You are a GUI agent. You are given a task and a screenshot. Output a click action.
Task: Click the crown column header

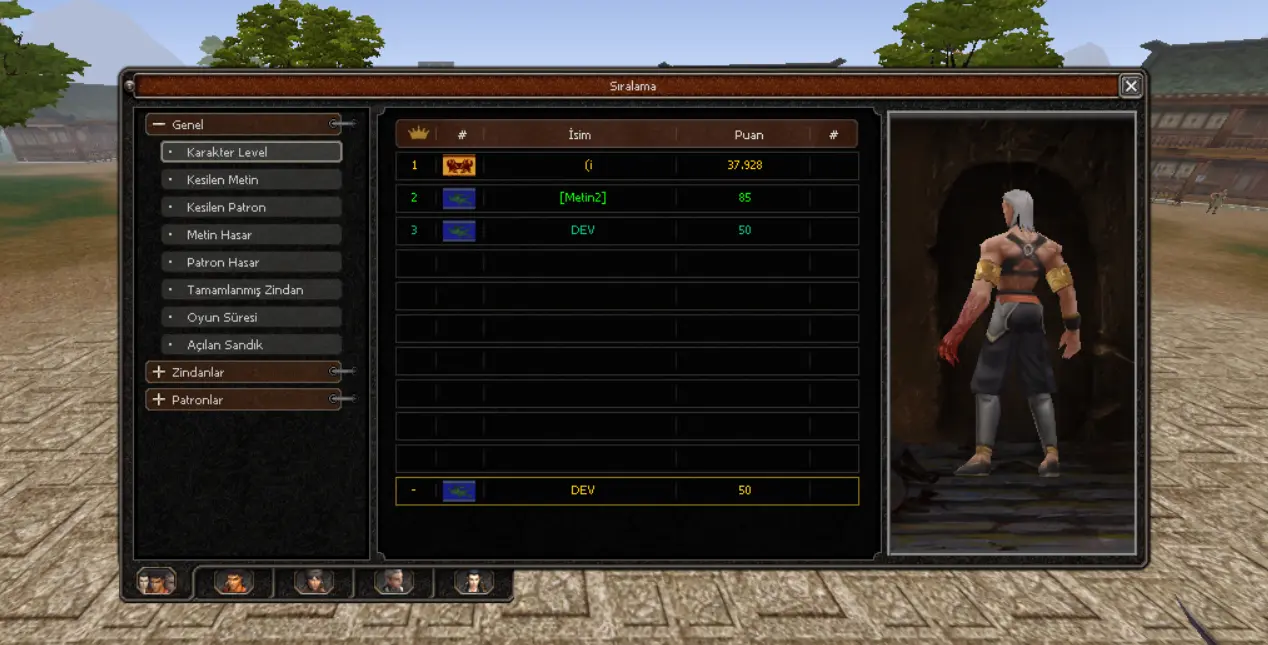418,134
